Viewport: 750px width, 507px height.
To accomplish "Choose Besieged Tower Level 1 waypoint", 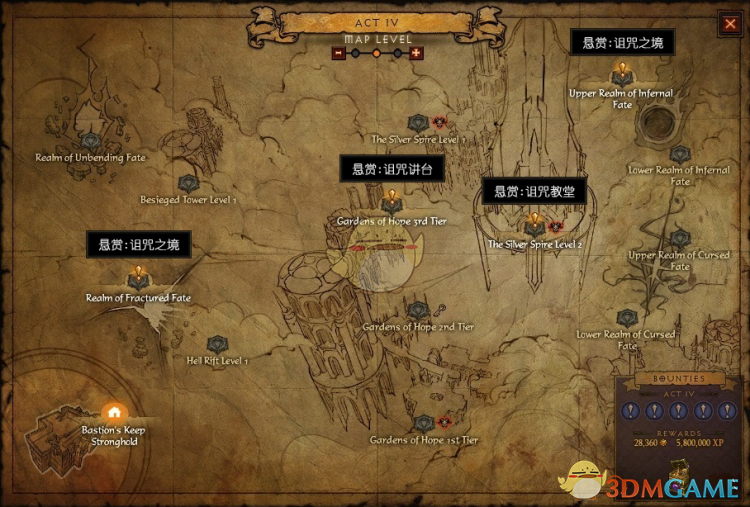I will coord(187,183).
